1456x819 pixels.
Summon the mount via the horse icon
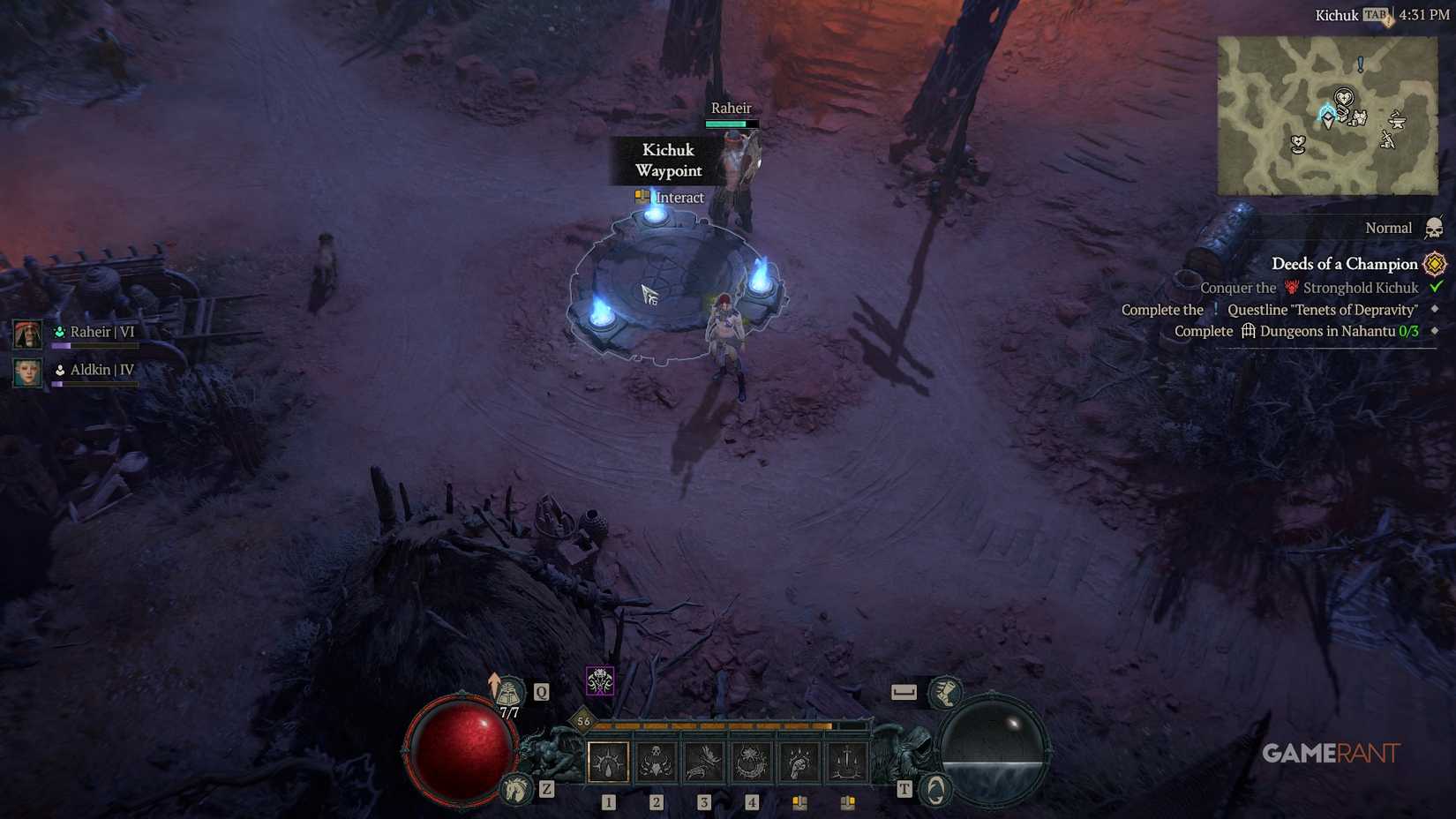coord(515,791)
